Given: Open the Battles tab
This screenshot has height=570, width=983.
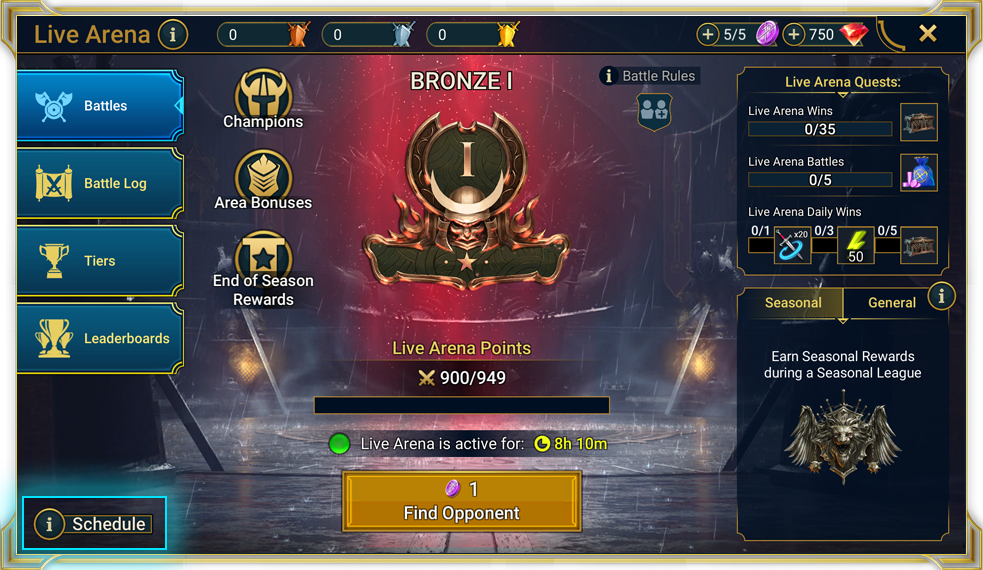Looking at the screenshot, I should [100, 106].
